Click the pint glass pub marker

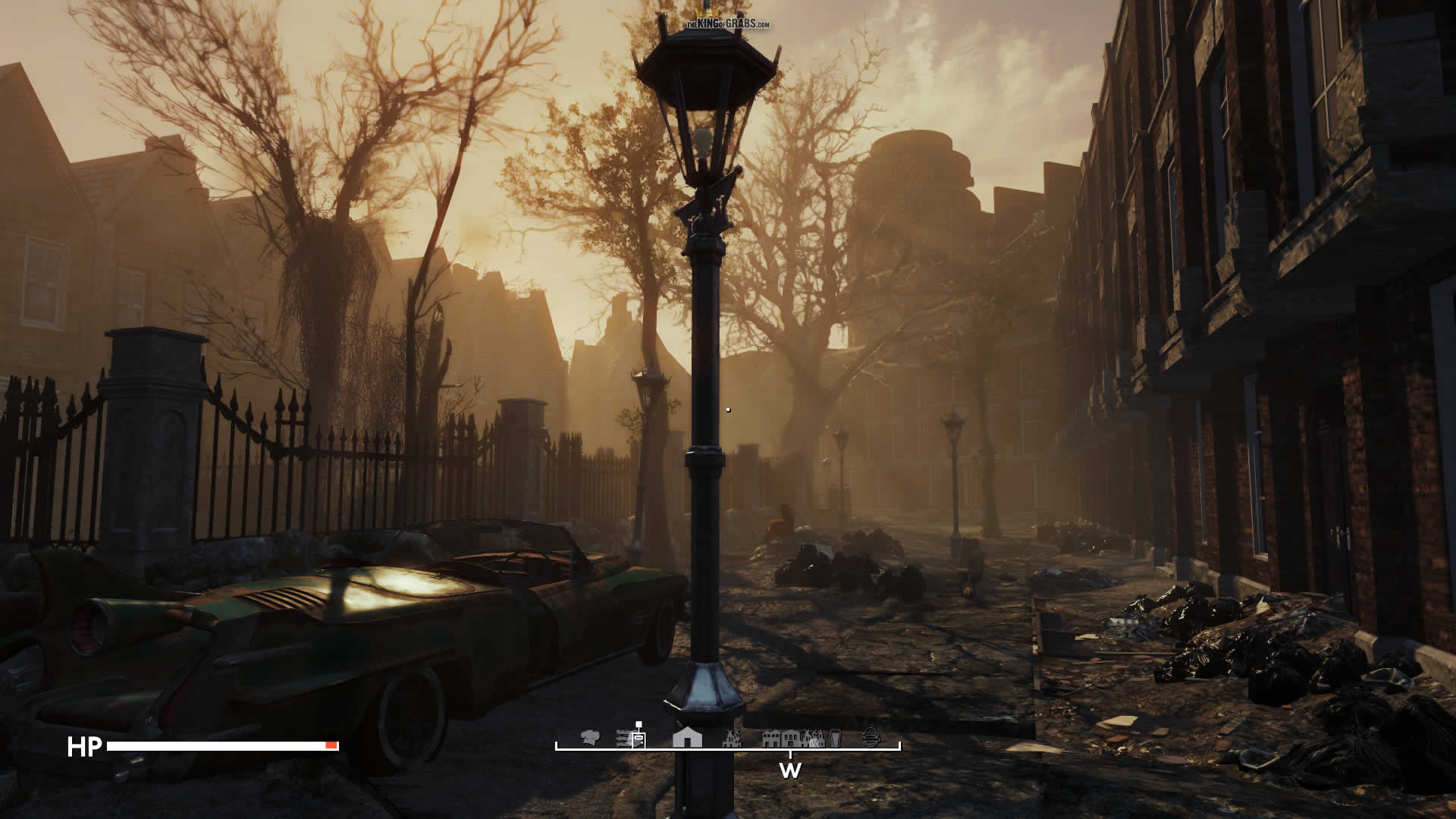835,737
